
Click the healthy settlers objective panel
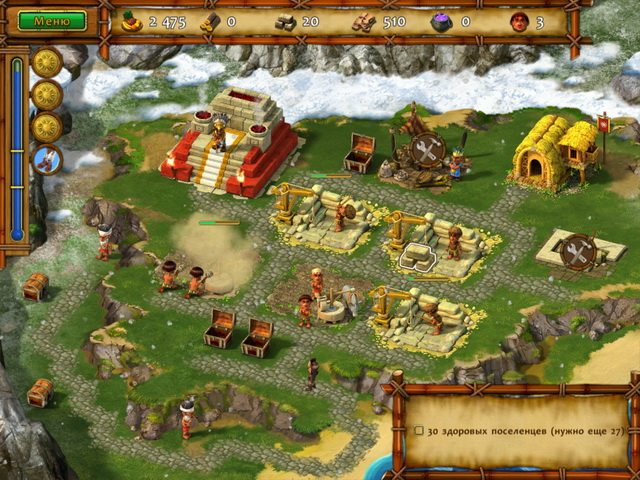[515, 430]
